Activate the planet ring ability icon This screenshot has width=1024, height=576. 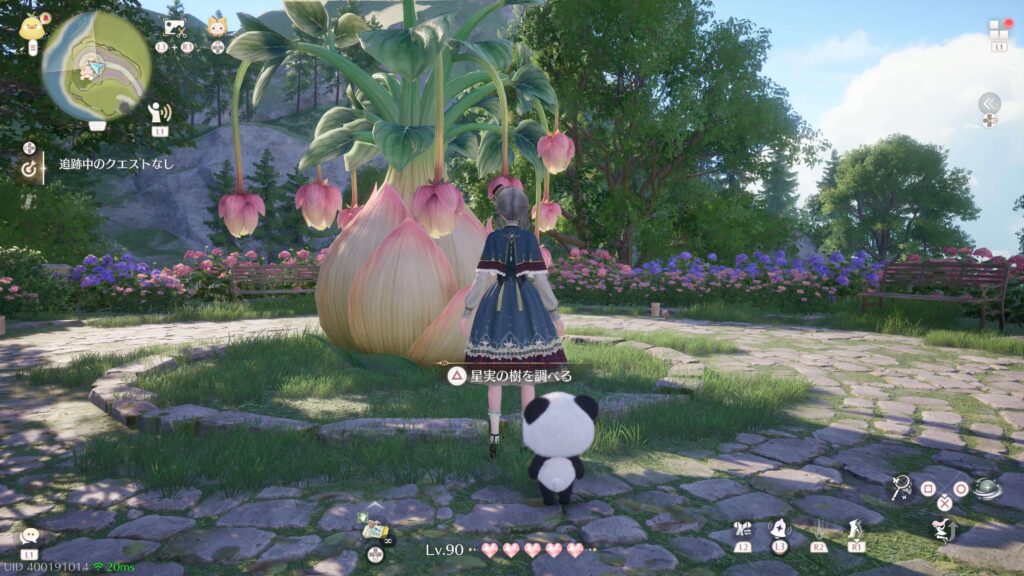click(x=988, y=489)
